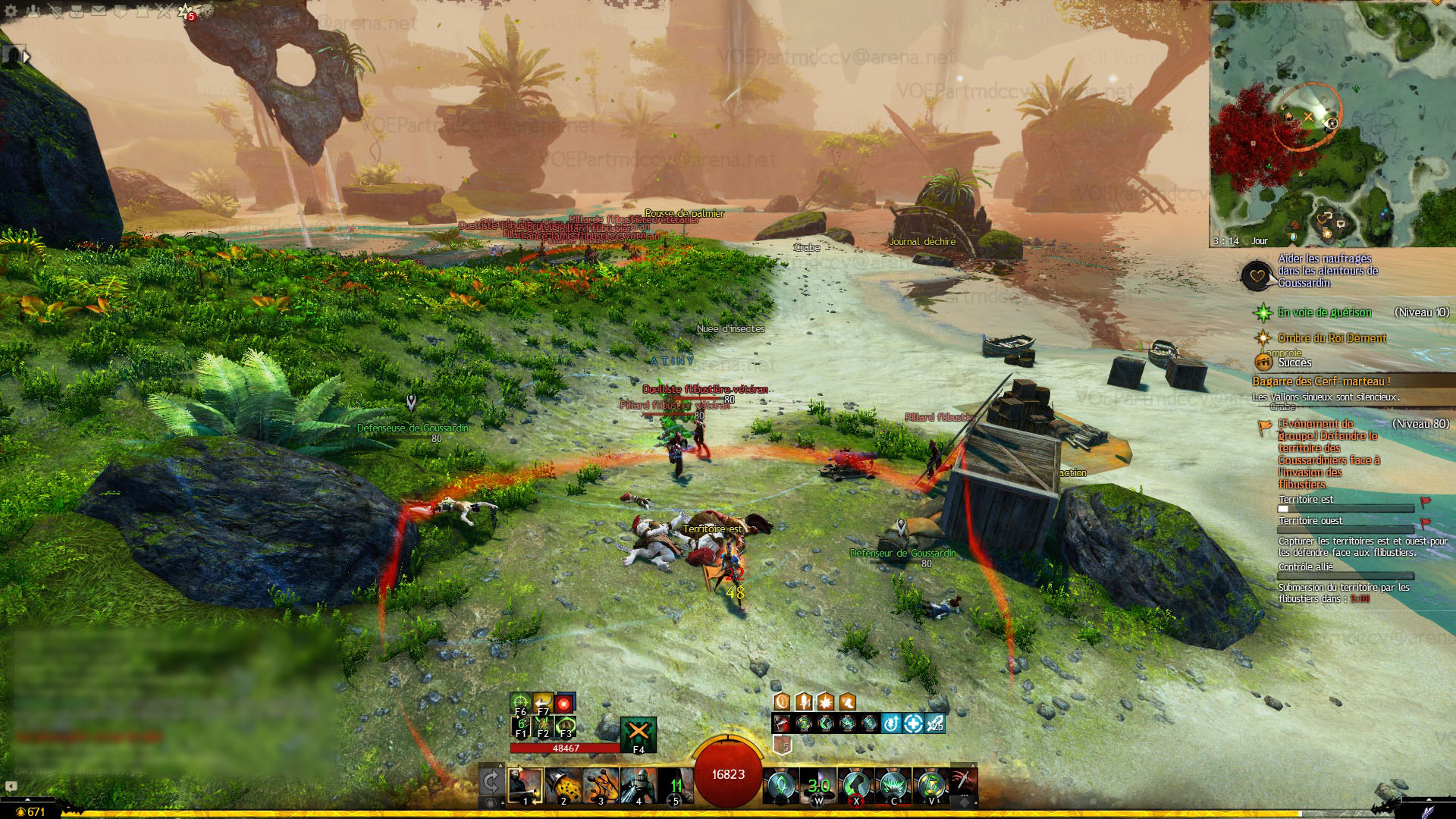1456x819 pixels.
Task: Open the Succès achievements tracker icon
Action: coord(1263,362)
